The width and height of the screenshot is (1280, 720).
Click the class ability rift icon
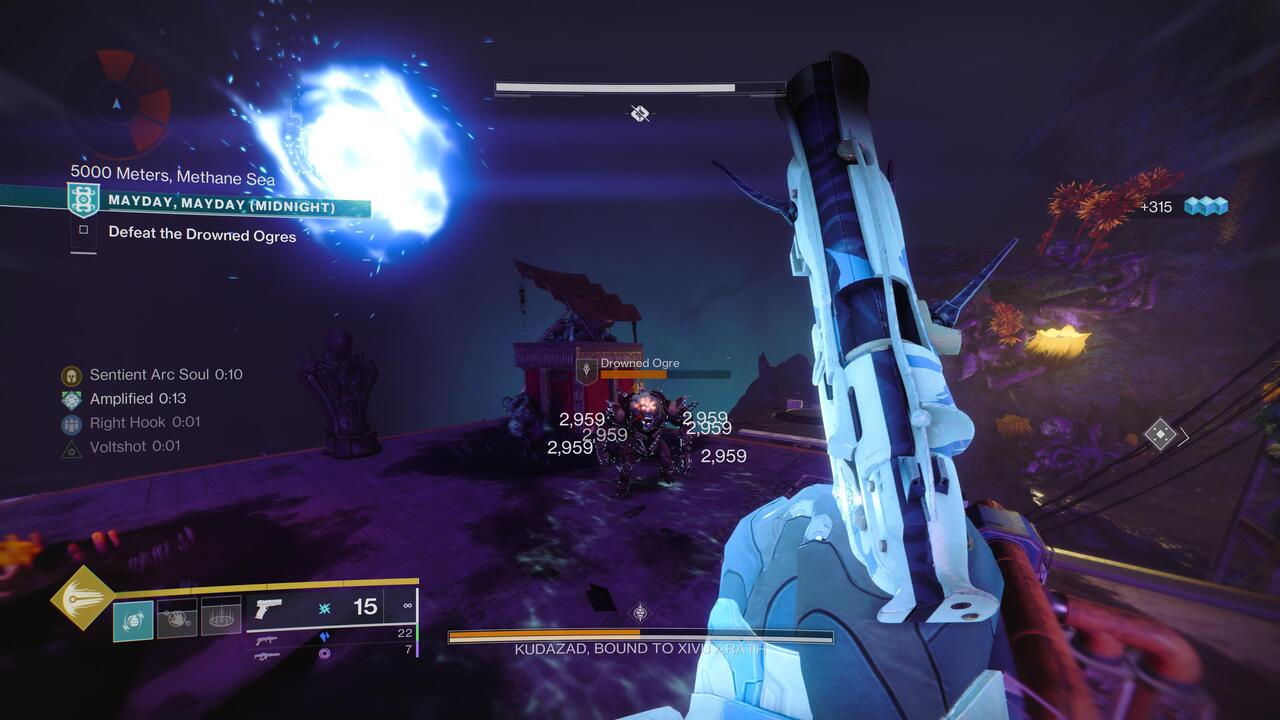221,615
